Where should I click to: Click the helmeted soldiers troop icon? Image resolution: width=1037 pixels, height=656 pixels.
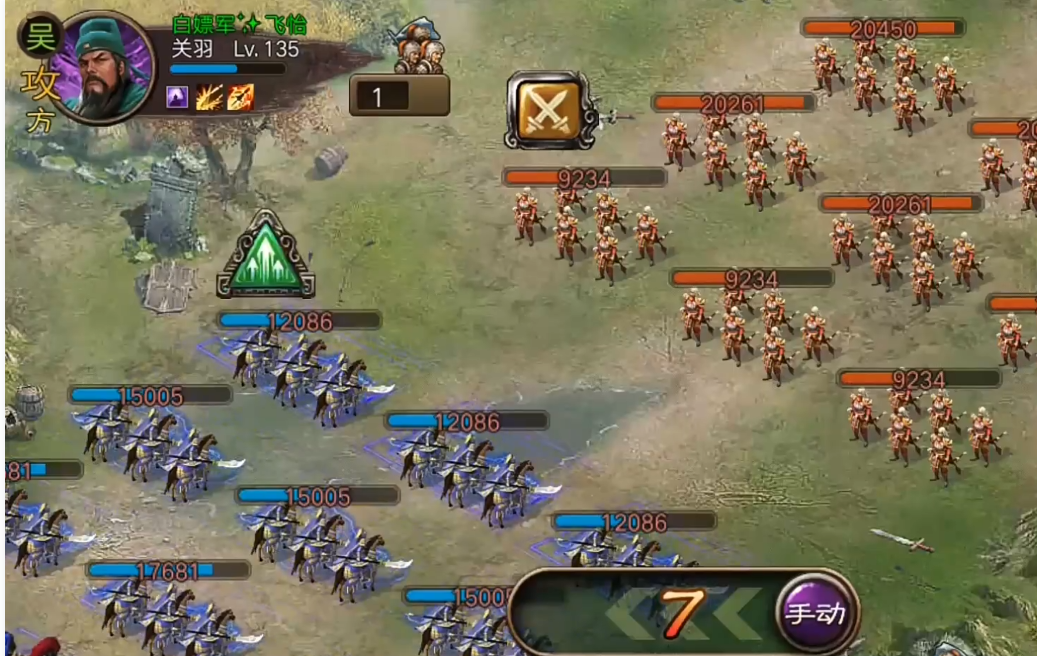point(418,47)
